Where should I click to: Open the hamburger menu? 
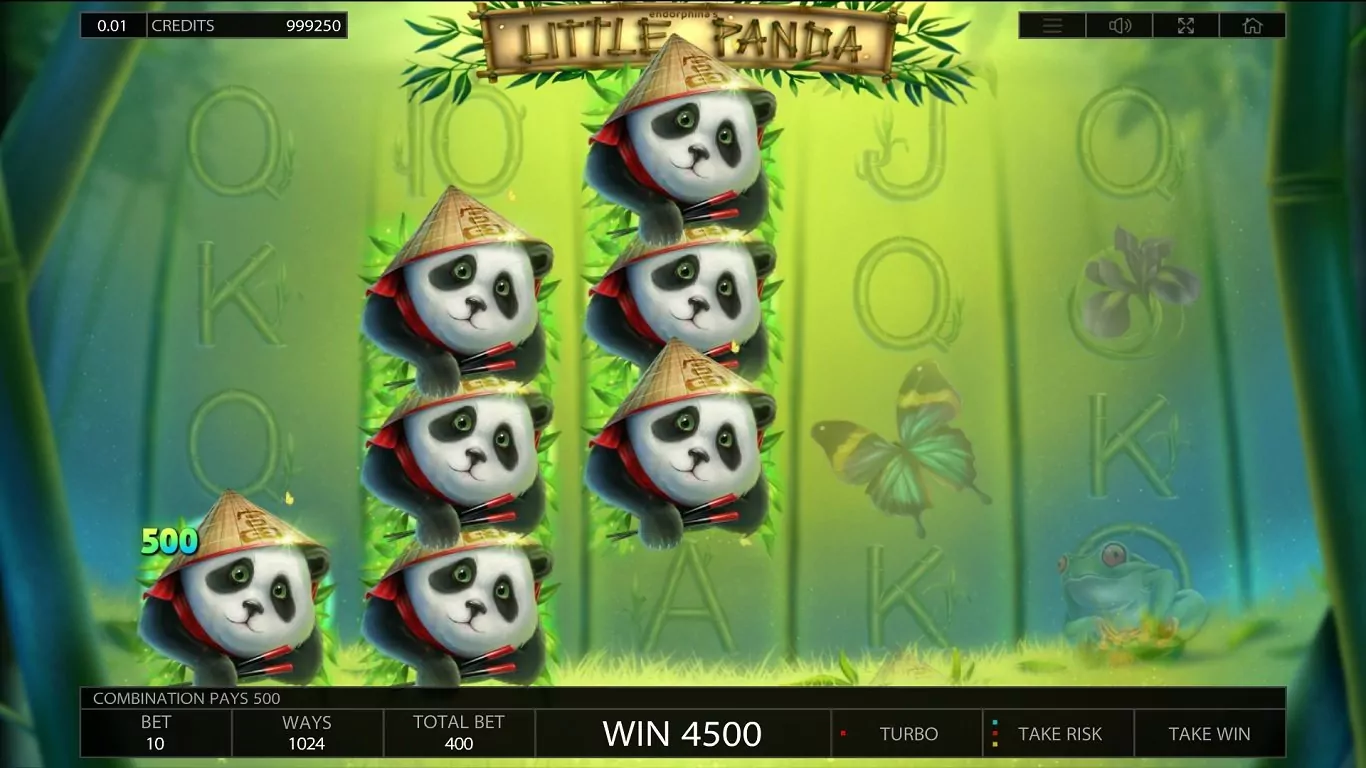(x=1052, y=26)
